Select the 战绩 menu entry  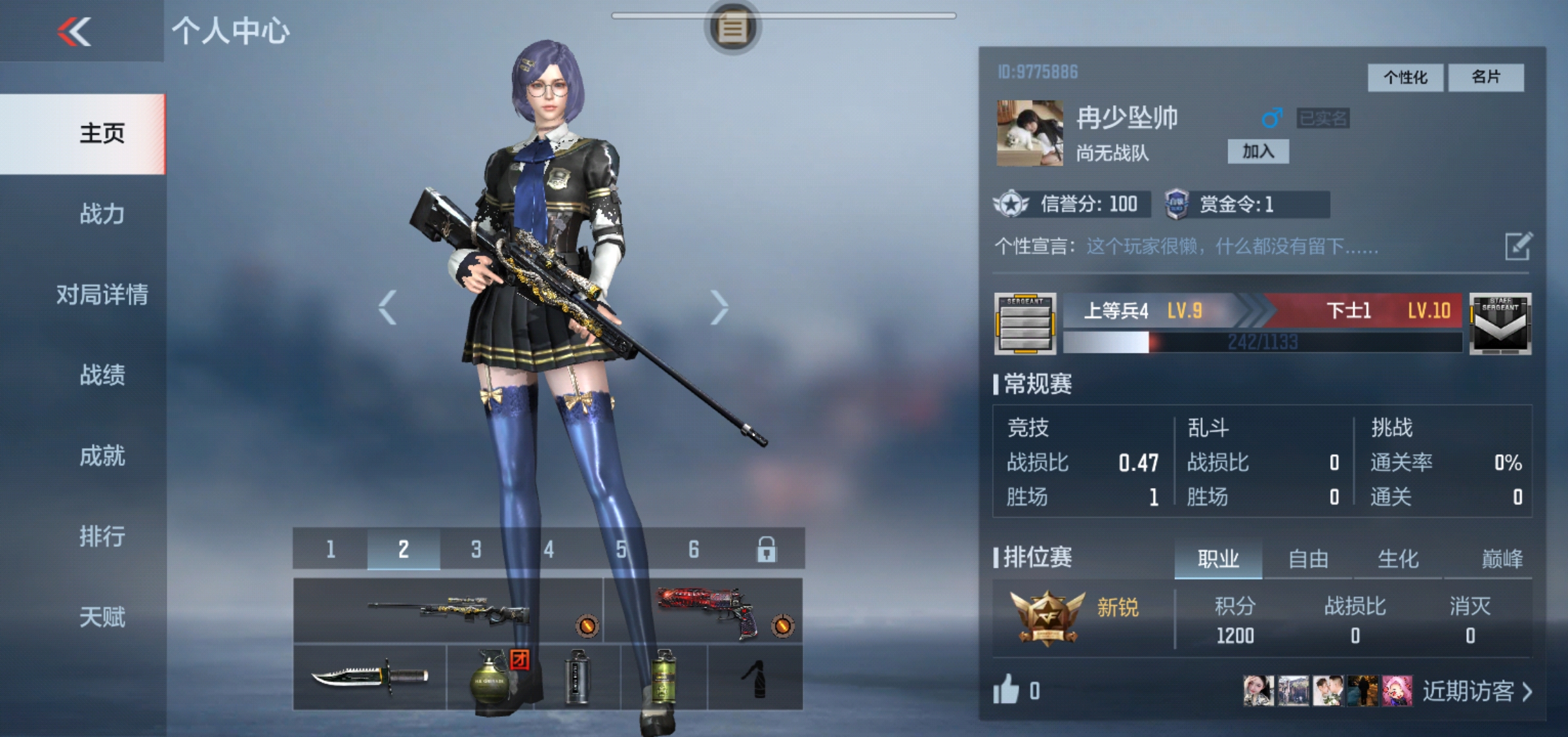pyautogui.click(x=102, y=375)
